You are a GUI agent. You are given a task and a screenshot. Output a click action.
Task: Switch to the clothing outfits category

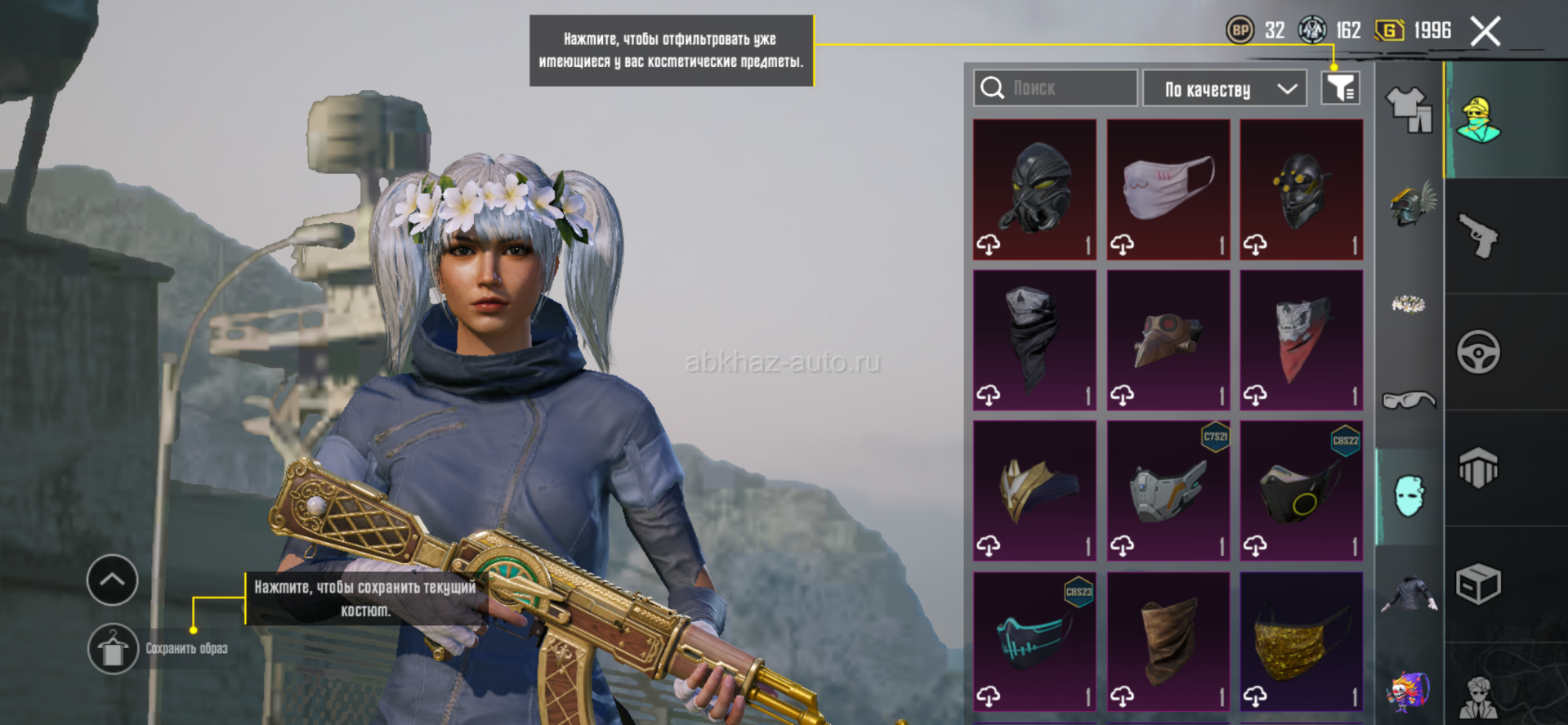pos(1409,110)
